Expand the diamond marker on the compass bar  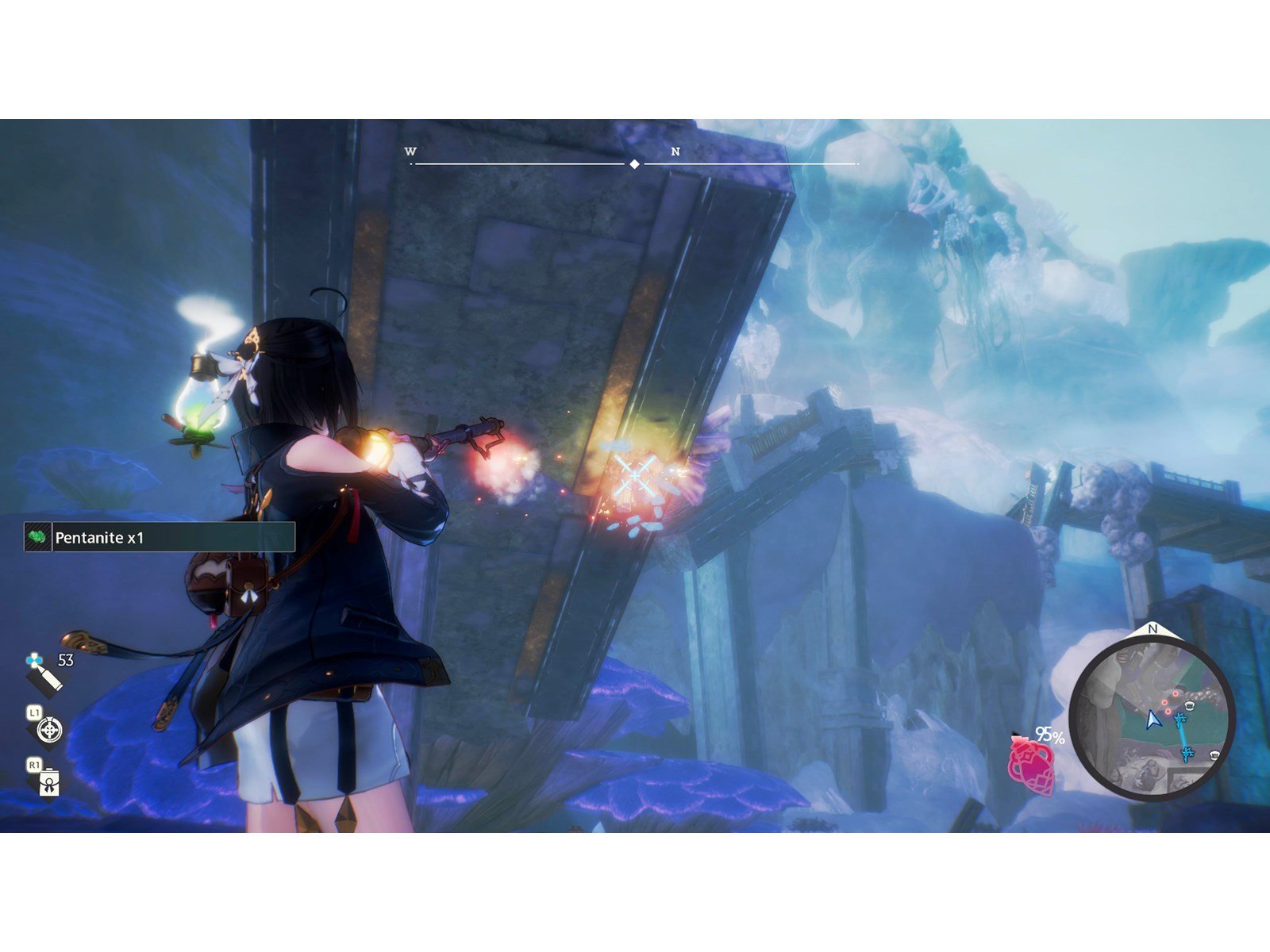pos(635,164)
